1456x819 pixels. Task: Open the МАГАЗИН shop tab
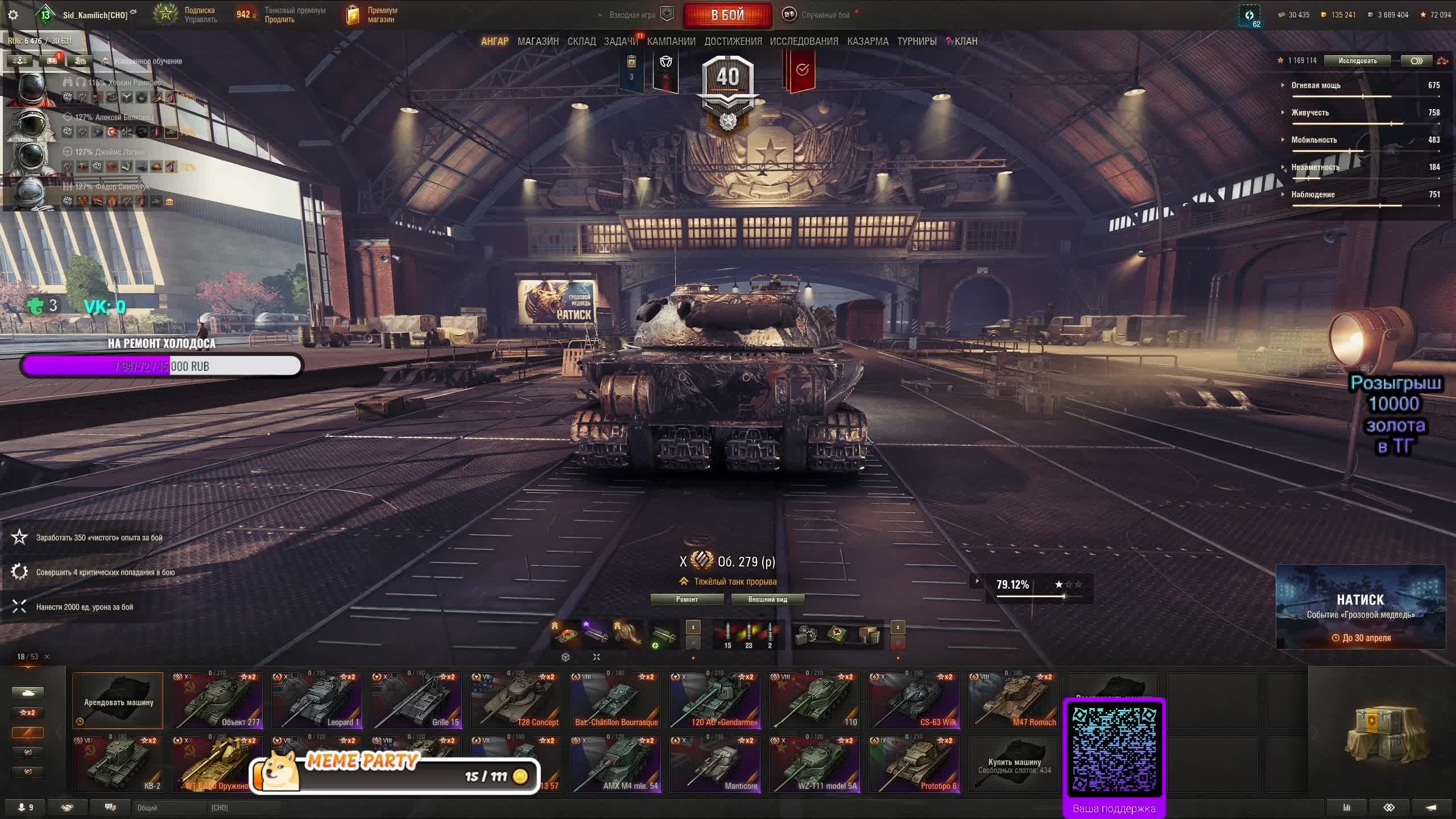[537, 42]
